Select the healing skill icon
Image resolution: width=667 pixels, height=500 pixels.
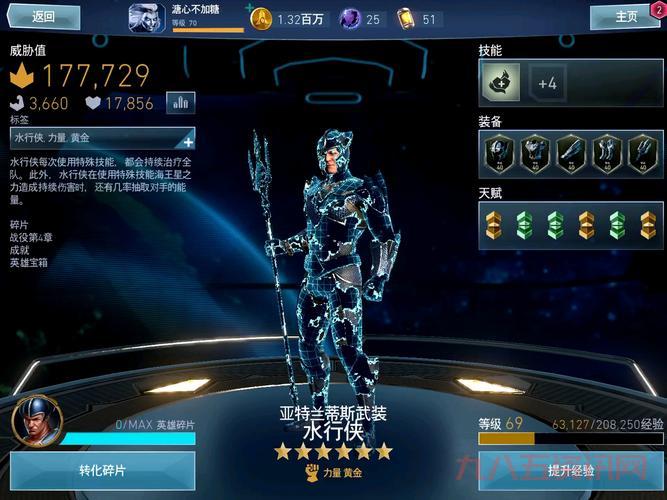coord(500,84)
